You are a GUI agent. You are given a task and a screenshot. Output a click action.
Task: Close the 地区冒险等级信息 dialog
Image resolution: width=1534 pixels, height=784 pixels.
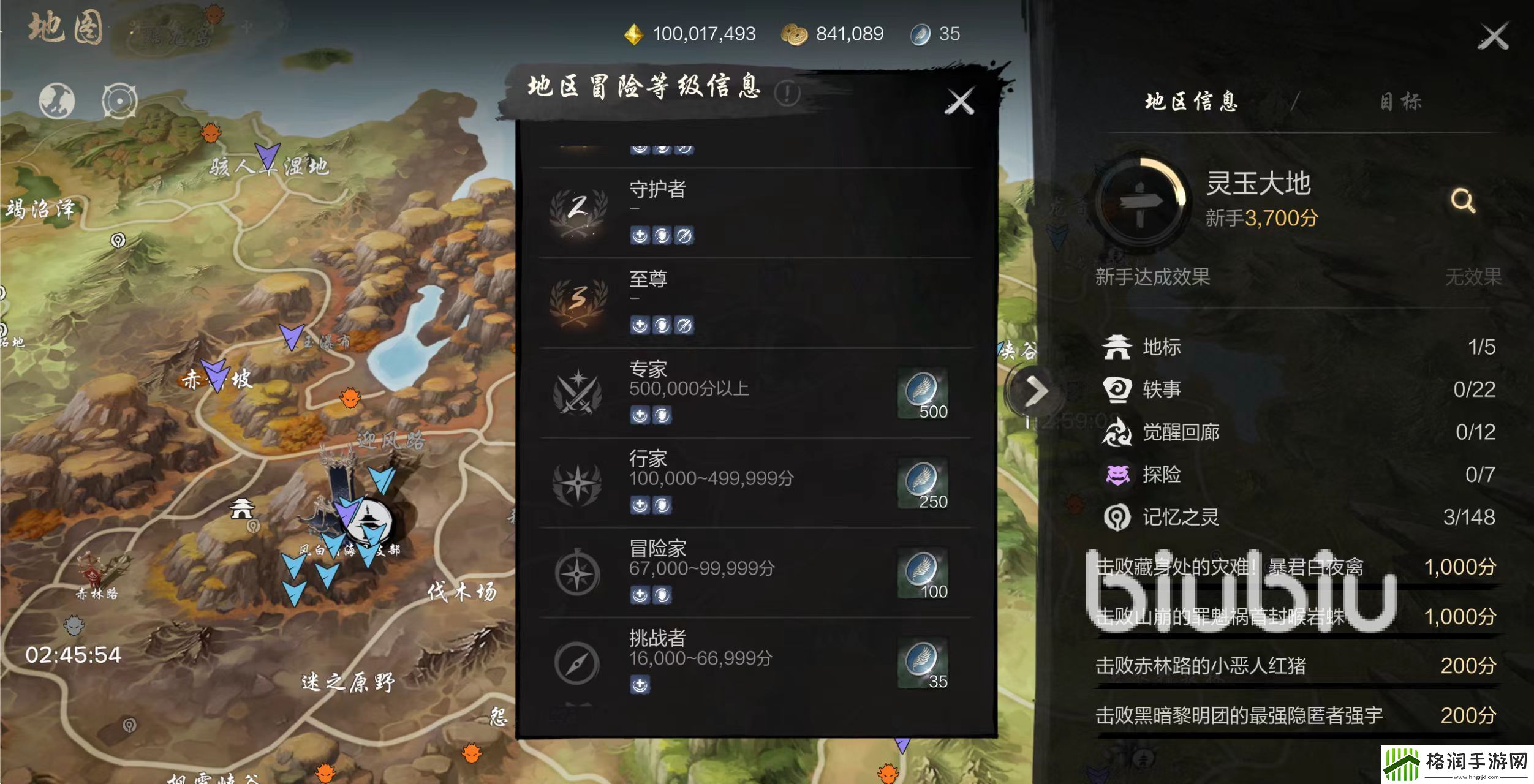(961, 100)
